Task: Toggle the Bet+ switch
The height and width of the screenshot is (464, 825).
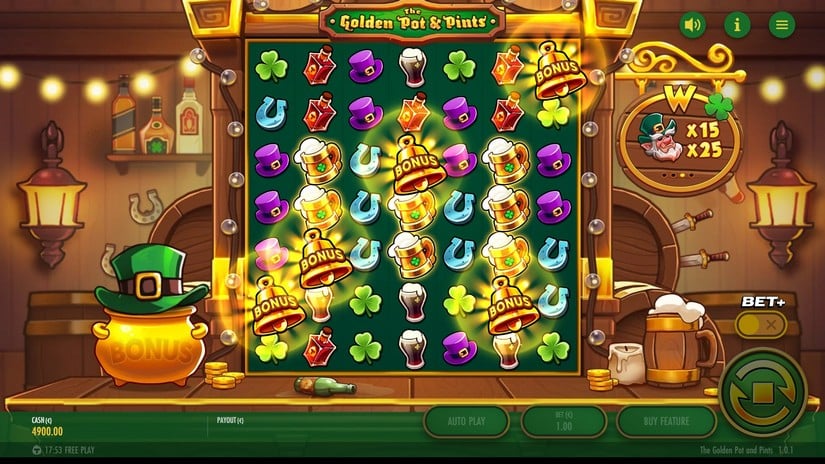Action: click(x=760, y=324)
